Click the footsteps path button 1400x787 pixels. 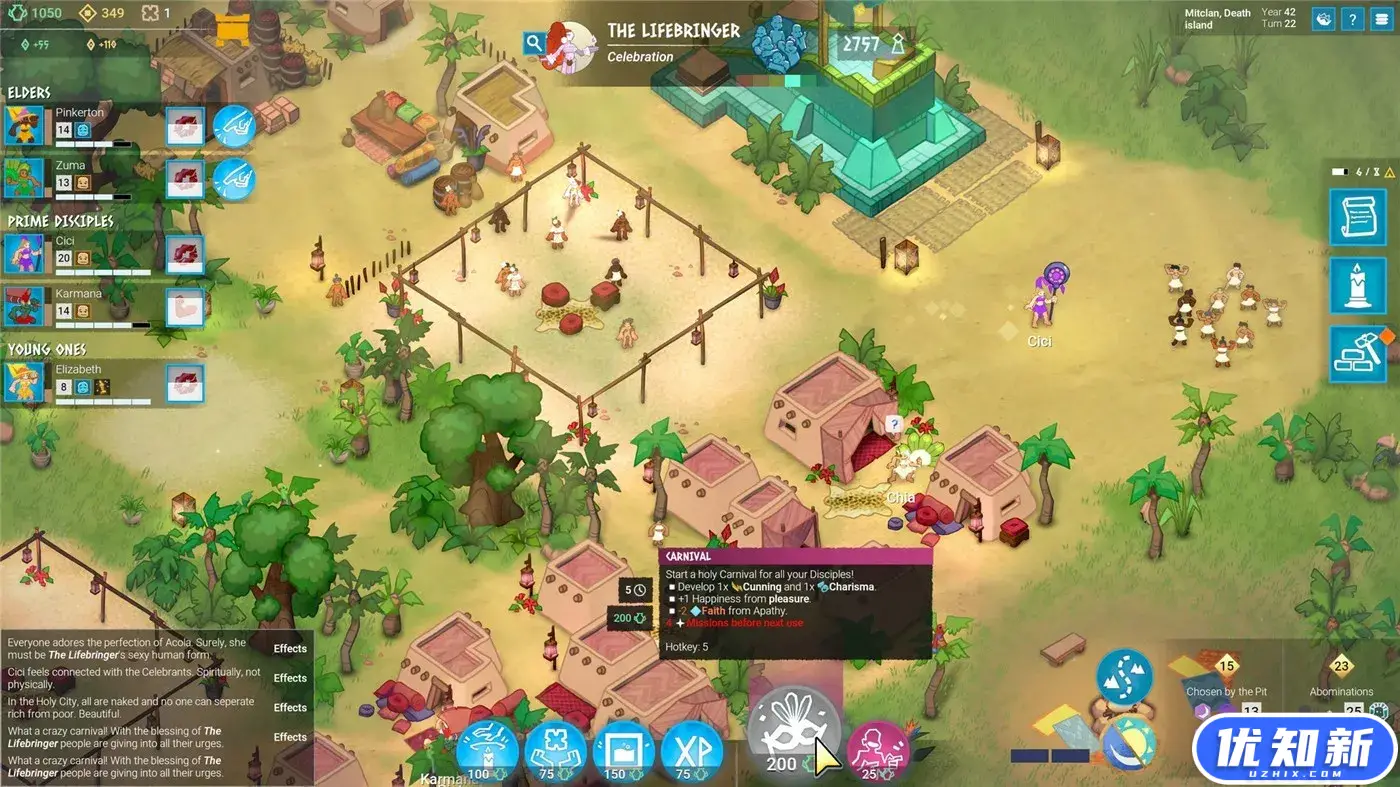point(1124,677)
